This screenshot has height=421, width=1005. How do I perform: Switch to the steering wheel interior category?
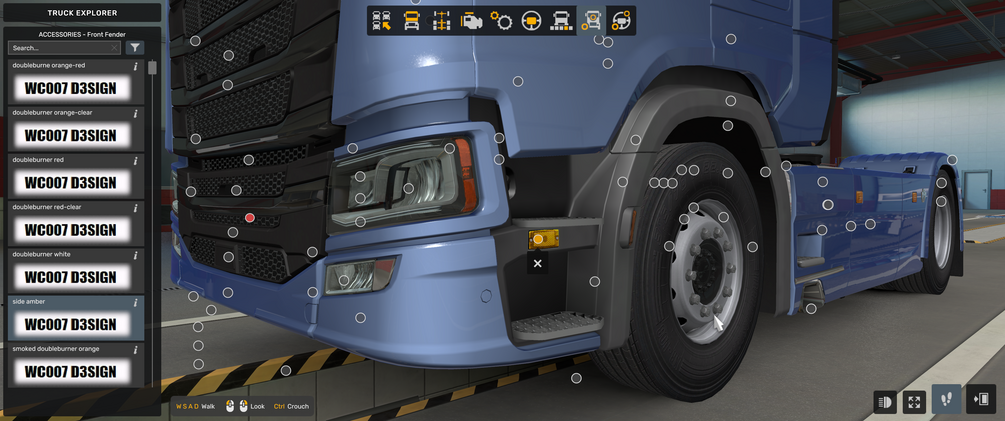point(531,21)
